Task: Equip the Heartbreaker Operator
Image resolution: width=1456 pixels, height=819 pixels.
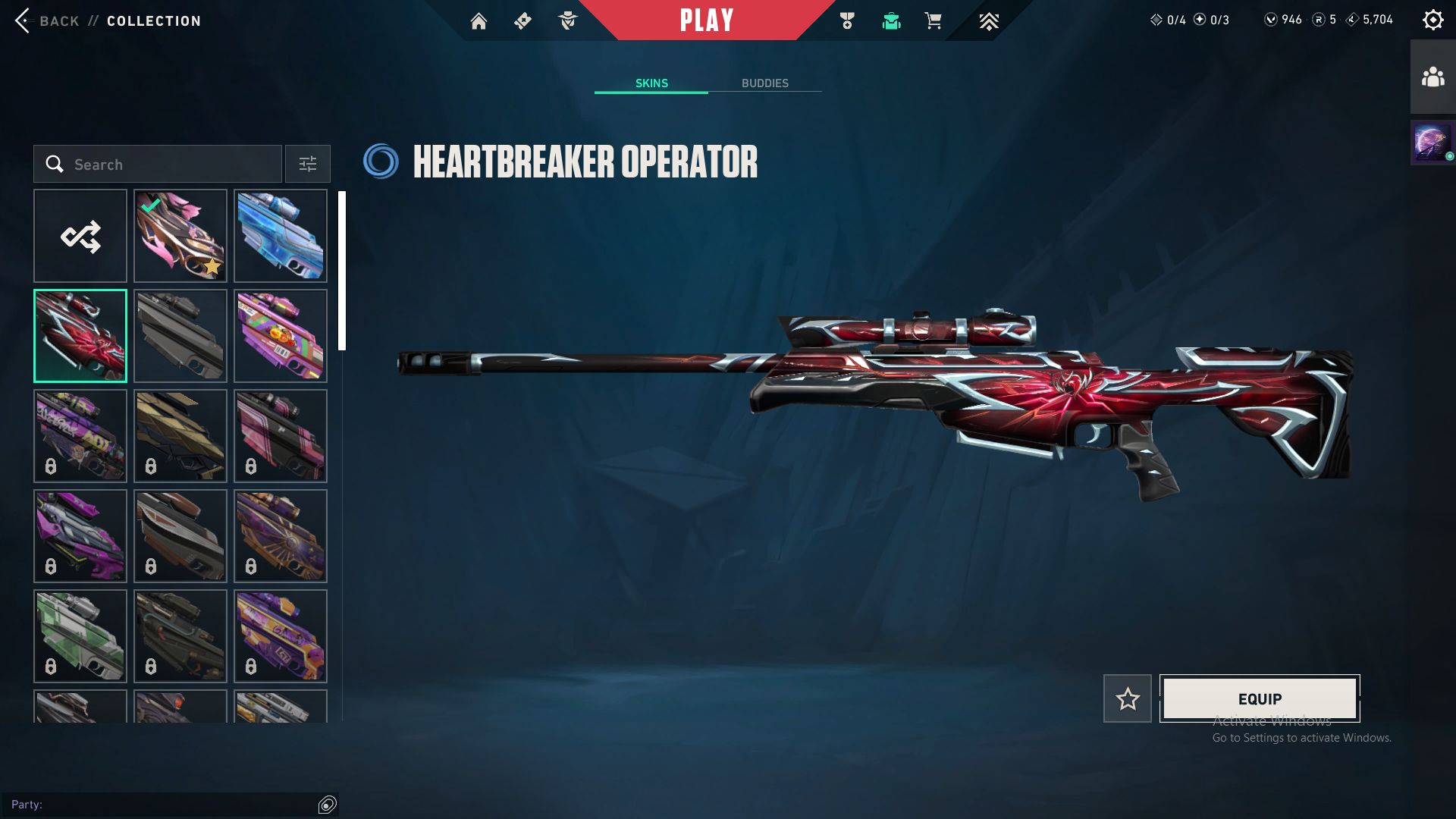Action: click(x=1260, y=698)
